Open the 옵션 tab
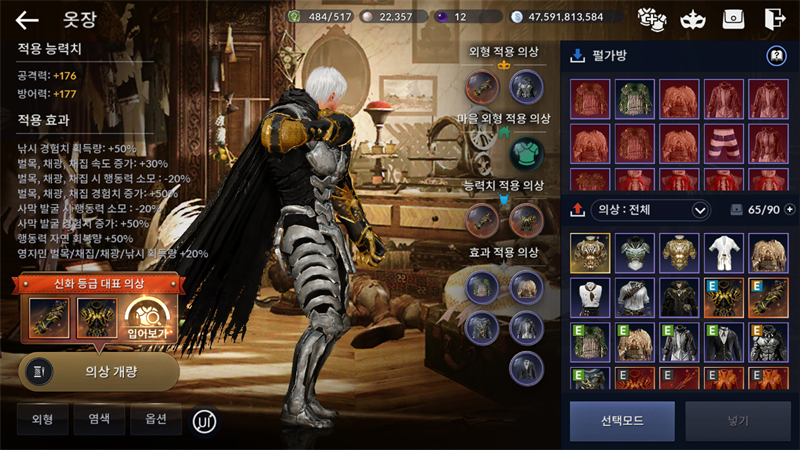The image size is (800, 450). (156, 420)
